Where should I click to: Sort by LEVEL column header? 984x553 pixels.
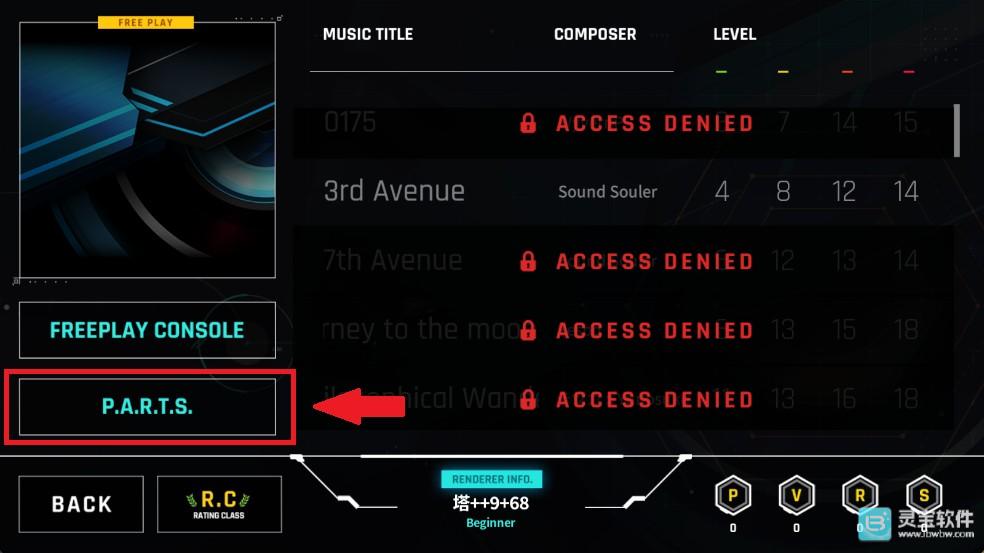[x=734, y=34]
